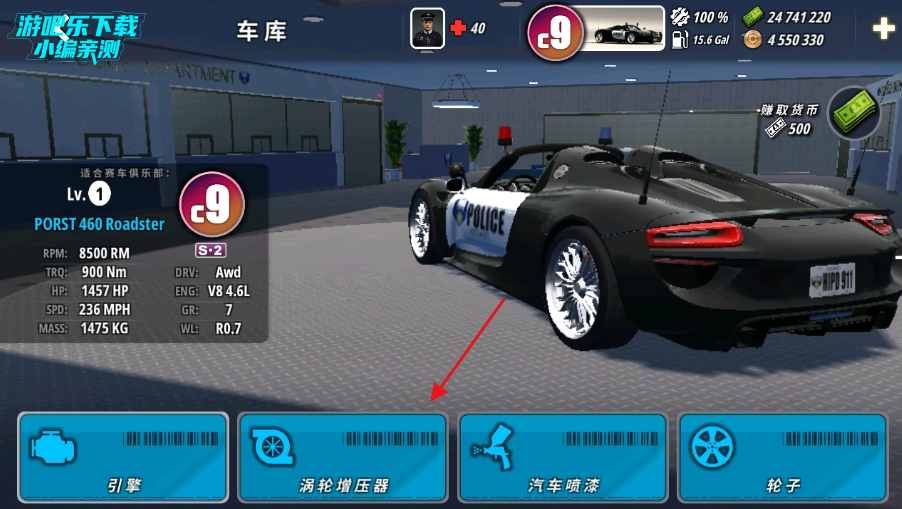The width and height of the screenshot is (902, 509).
Task: Select the 汽车喷漆 car paint option
Action: pos(563,457)
